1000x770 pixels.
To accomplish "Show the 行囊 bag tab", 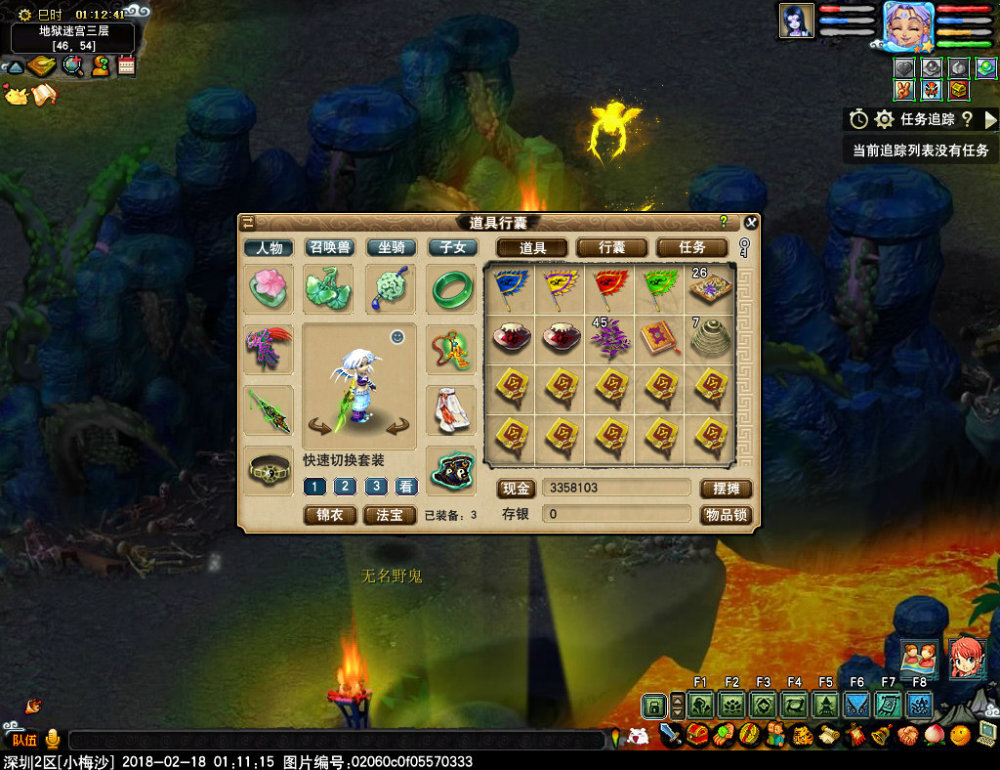I will 612,247.
